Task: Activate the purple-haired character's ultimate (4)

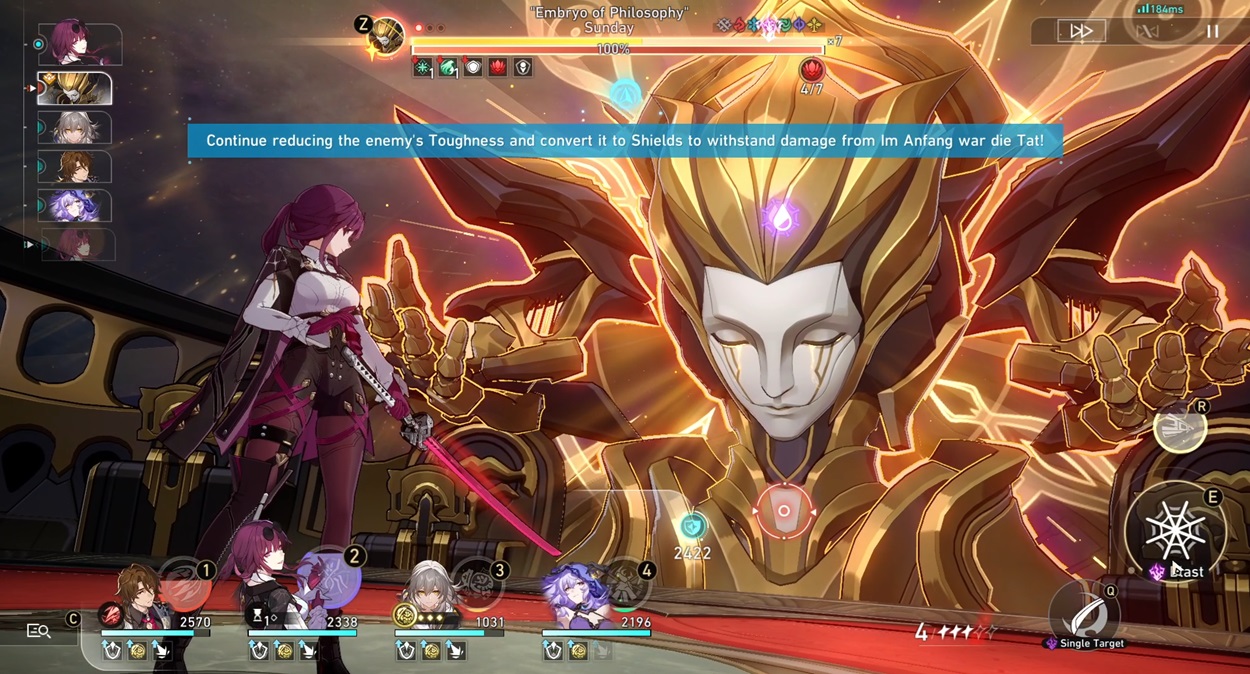Action: 624,583
